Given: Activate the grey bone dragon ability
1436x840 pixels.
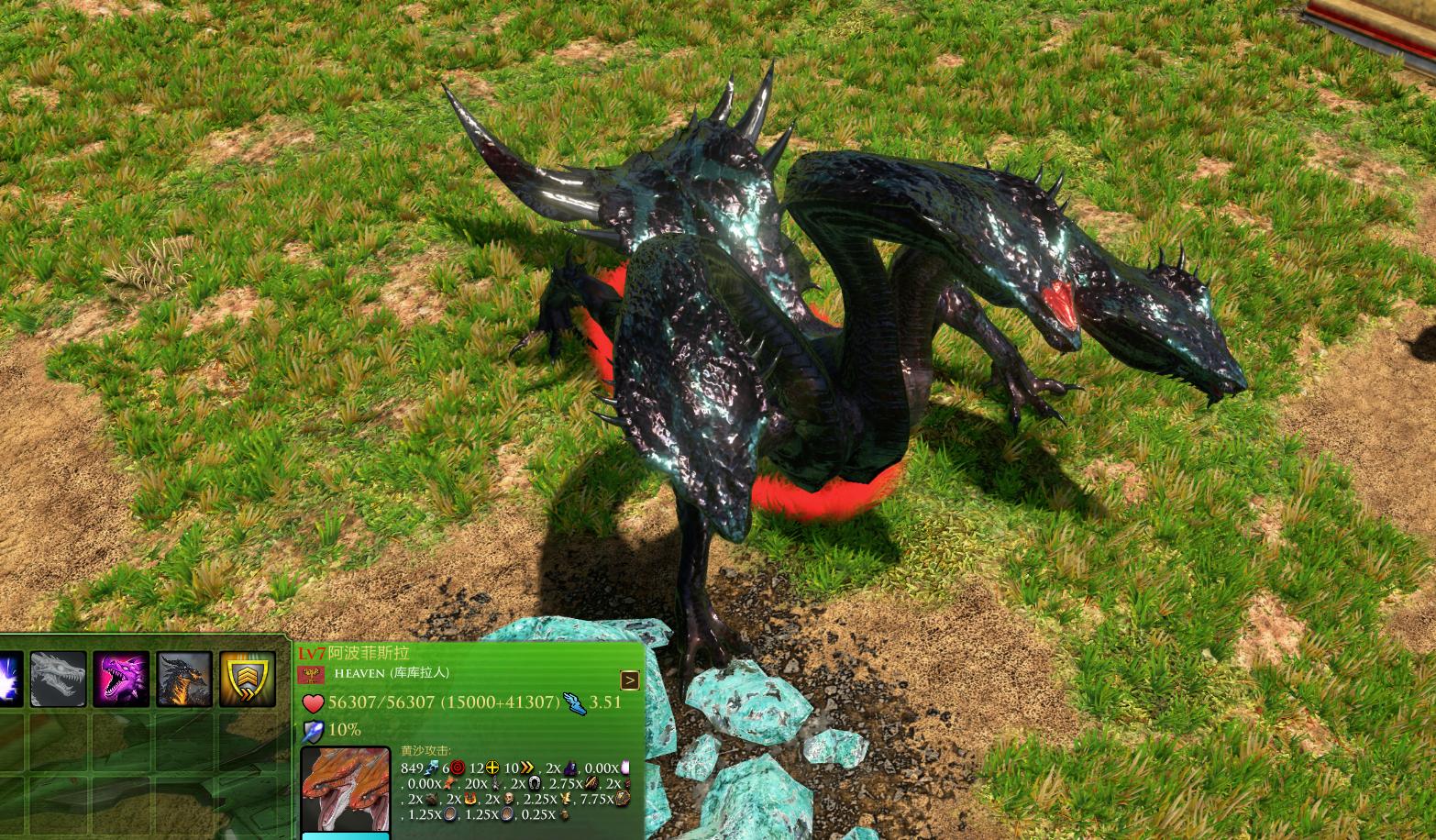Looking at the screenshot, I should (59, 680).
